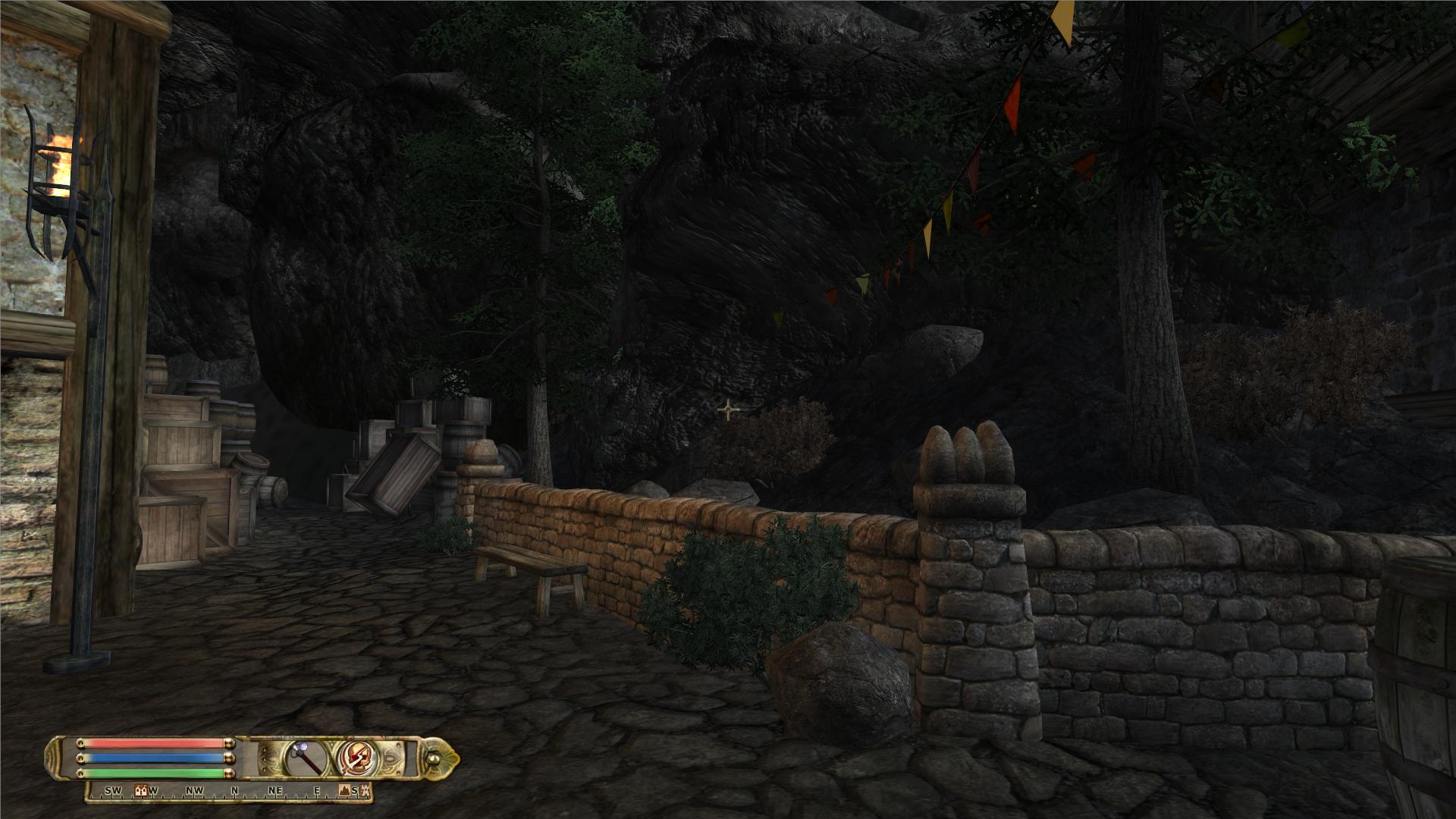Image resolution: width=1456 pixels, height=819 pixels.
Task: Select the house marker on the compass
Action: tap(140, 790)
